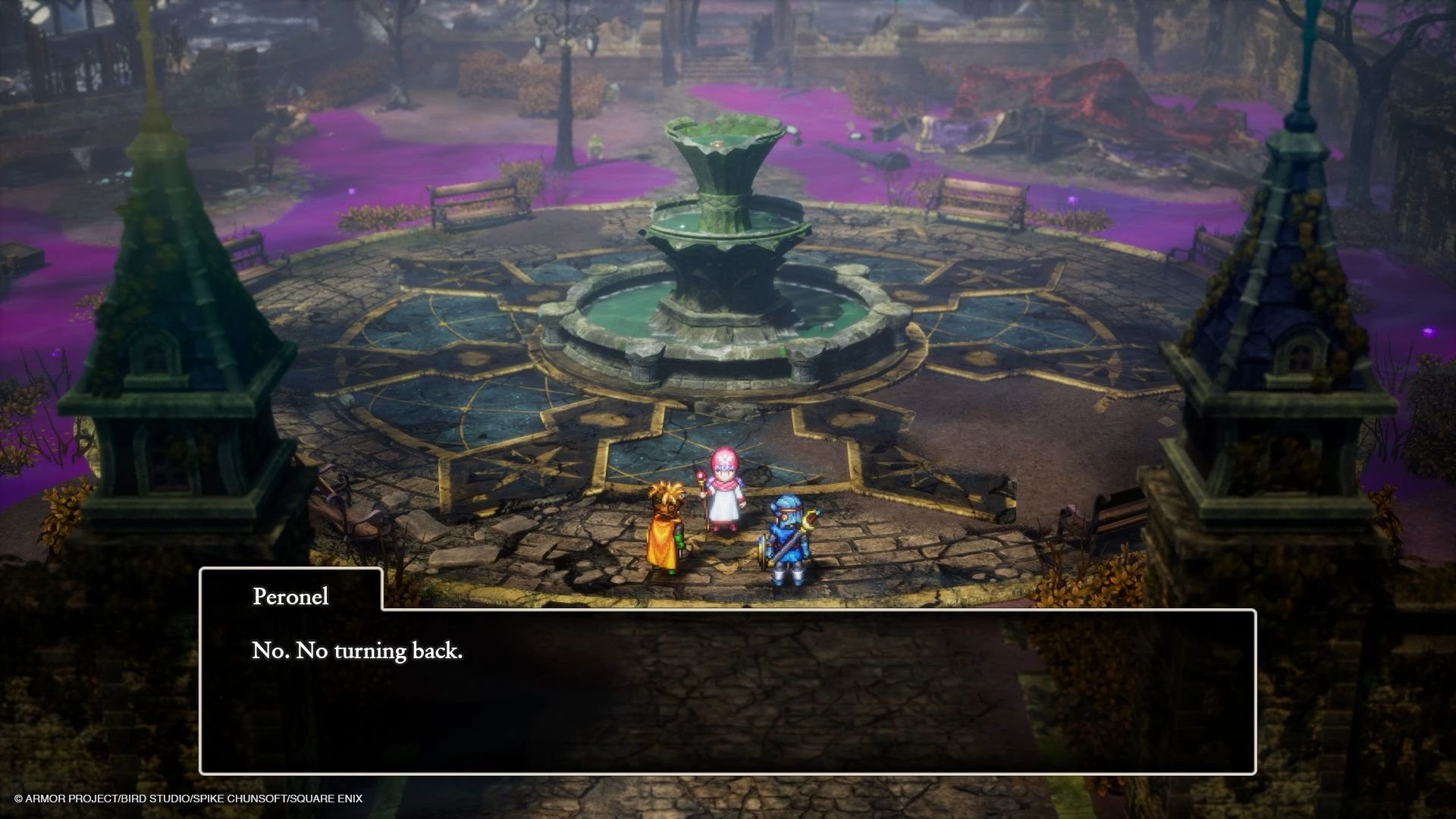1456x819 pixels.
Task: Click the Square Enix copyright text
Action: point(187,798)
